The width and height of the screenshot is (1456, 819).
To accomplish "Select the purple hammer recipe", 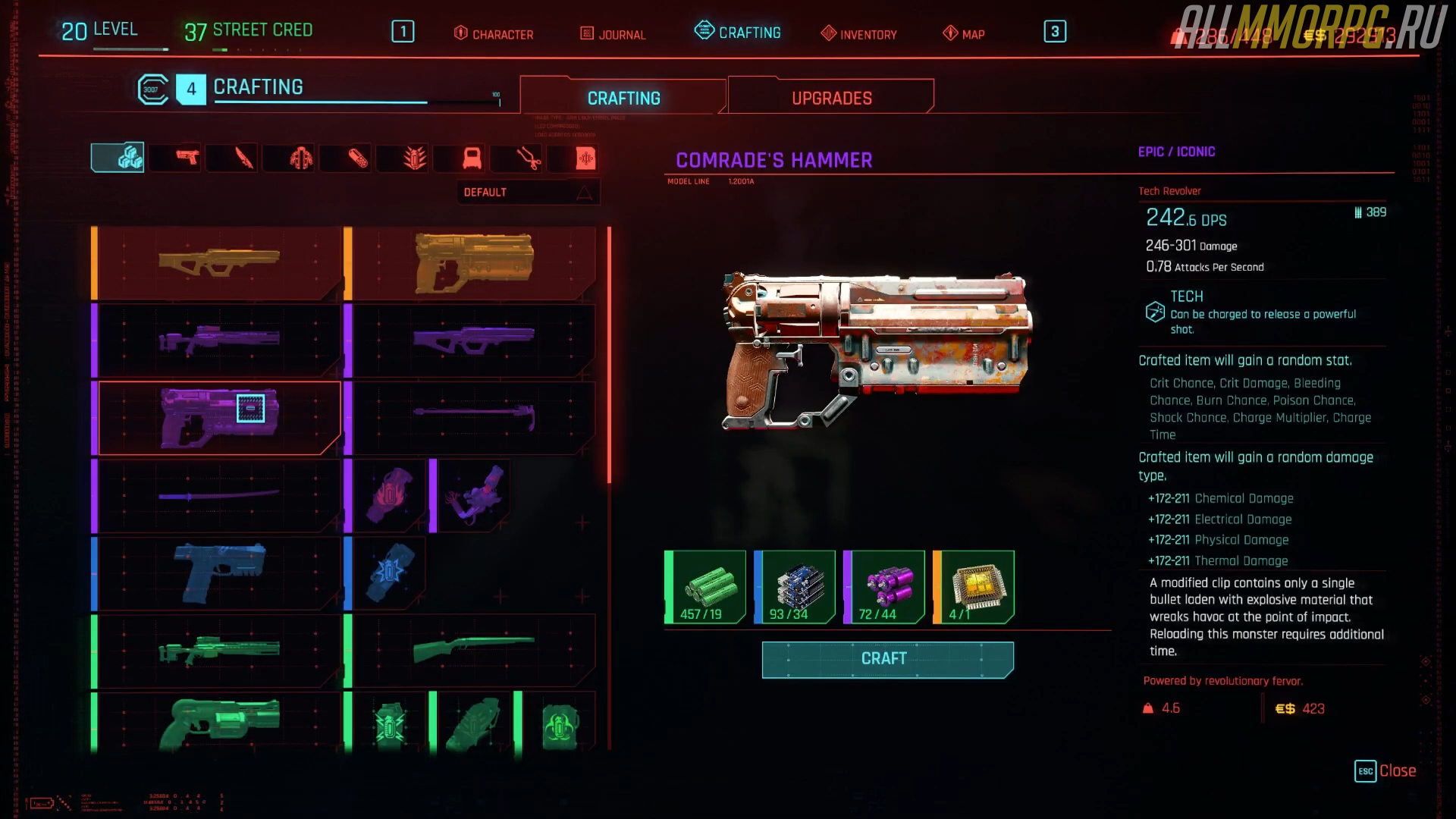I will click(x=474, y=417).
